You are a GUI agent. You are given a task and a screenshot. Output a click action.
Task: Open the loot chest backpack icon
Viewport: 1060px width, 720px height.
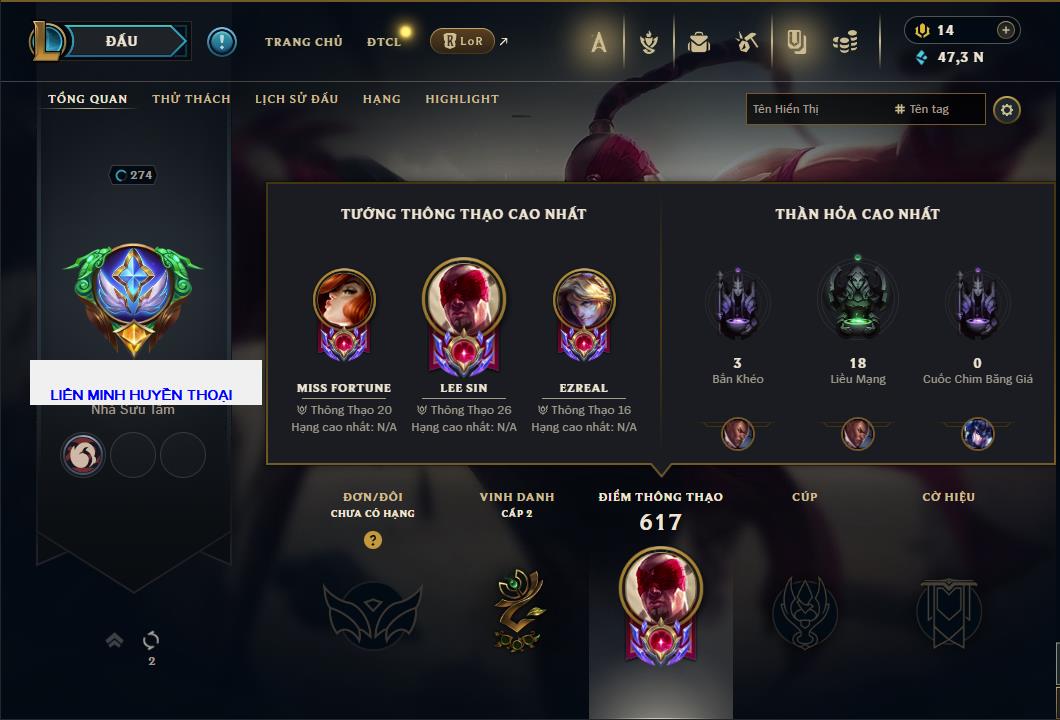pyautogui.click(x=699, y=42)
